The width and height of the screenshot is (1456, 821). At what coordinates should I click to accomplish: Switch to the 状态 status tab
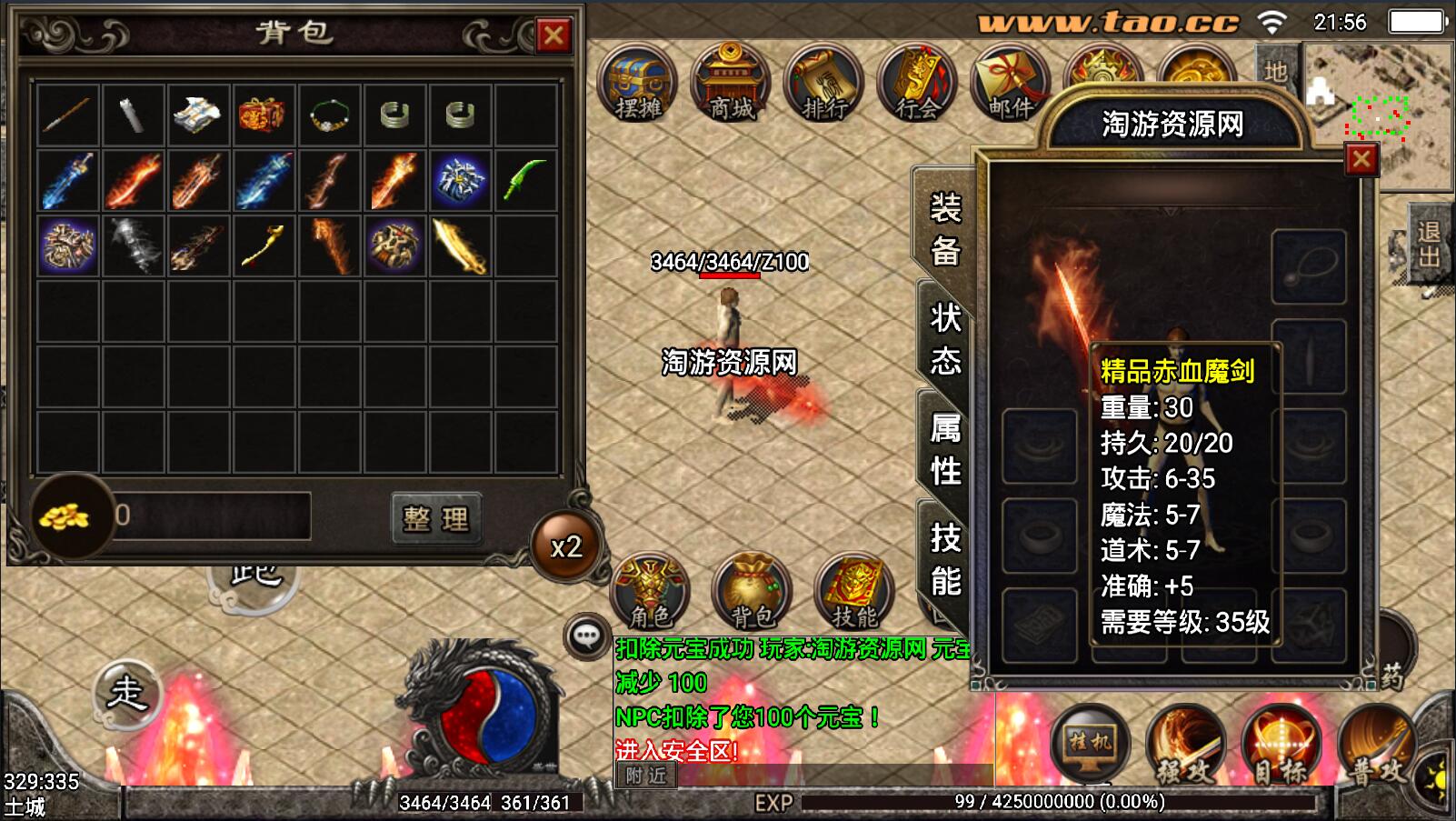945,339
